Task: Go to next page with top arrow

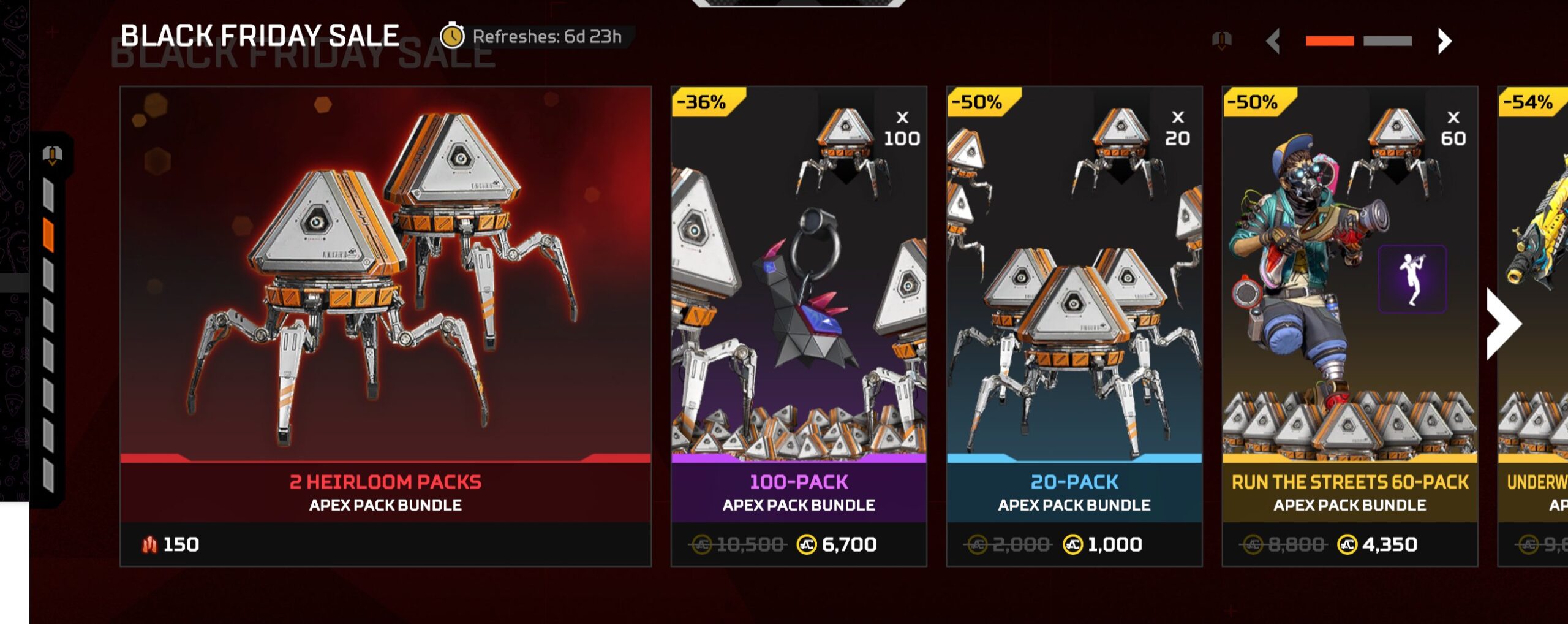Action: [1444, 41]
